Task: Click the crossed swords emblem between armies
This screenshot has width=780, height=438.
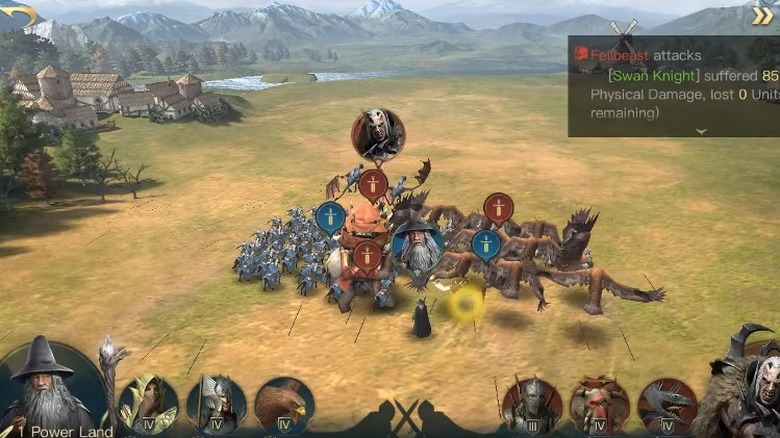Action: 407,414
